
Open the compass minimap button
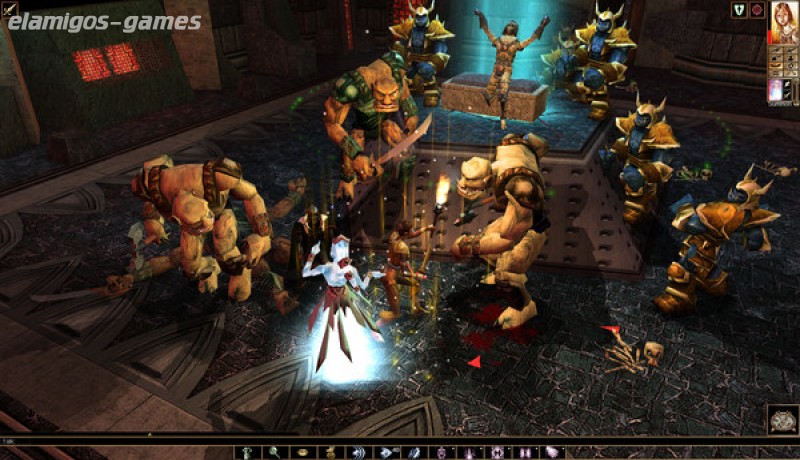(782, 417)
